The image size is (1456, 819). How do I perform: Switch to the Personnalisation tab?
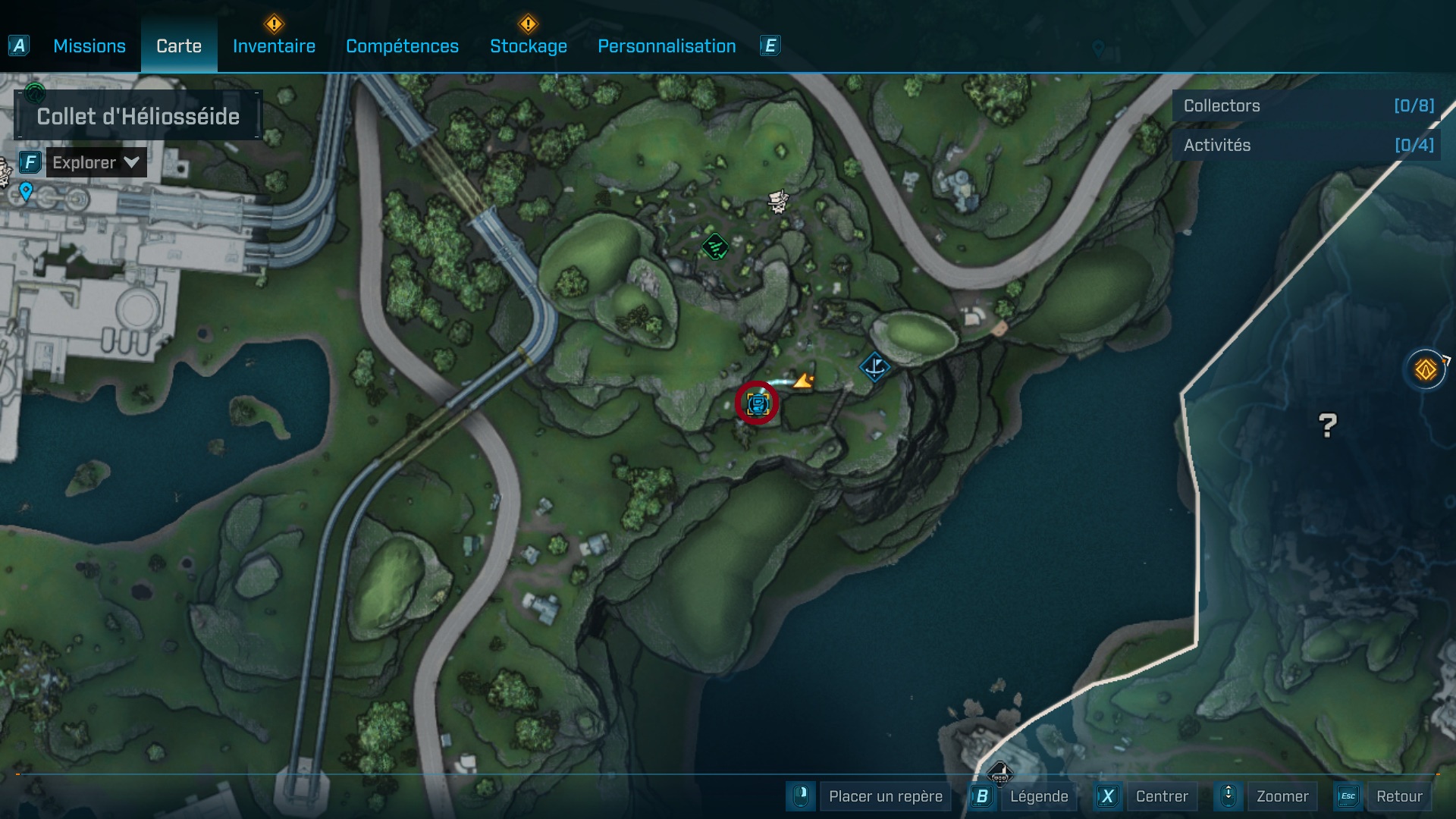pyautogui.click(x=667, y=46)
